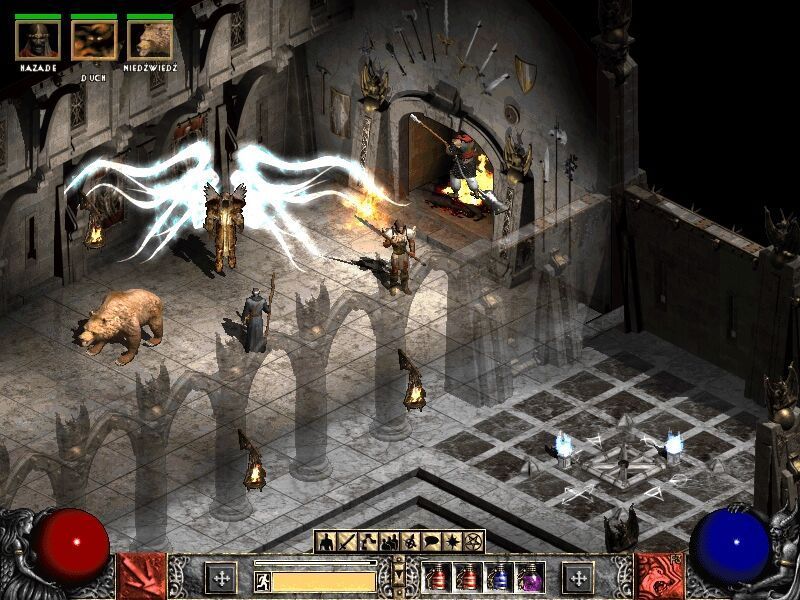Toggle the automap from the mini panel
The height and width of the screenshot is (600, 800).
click(410, 542)
